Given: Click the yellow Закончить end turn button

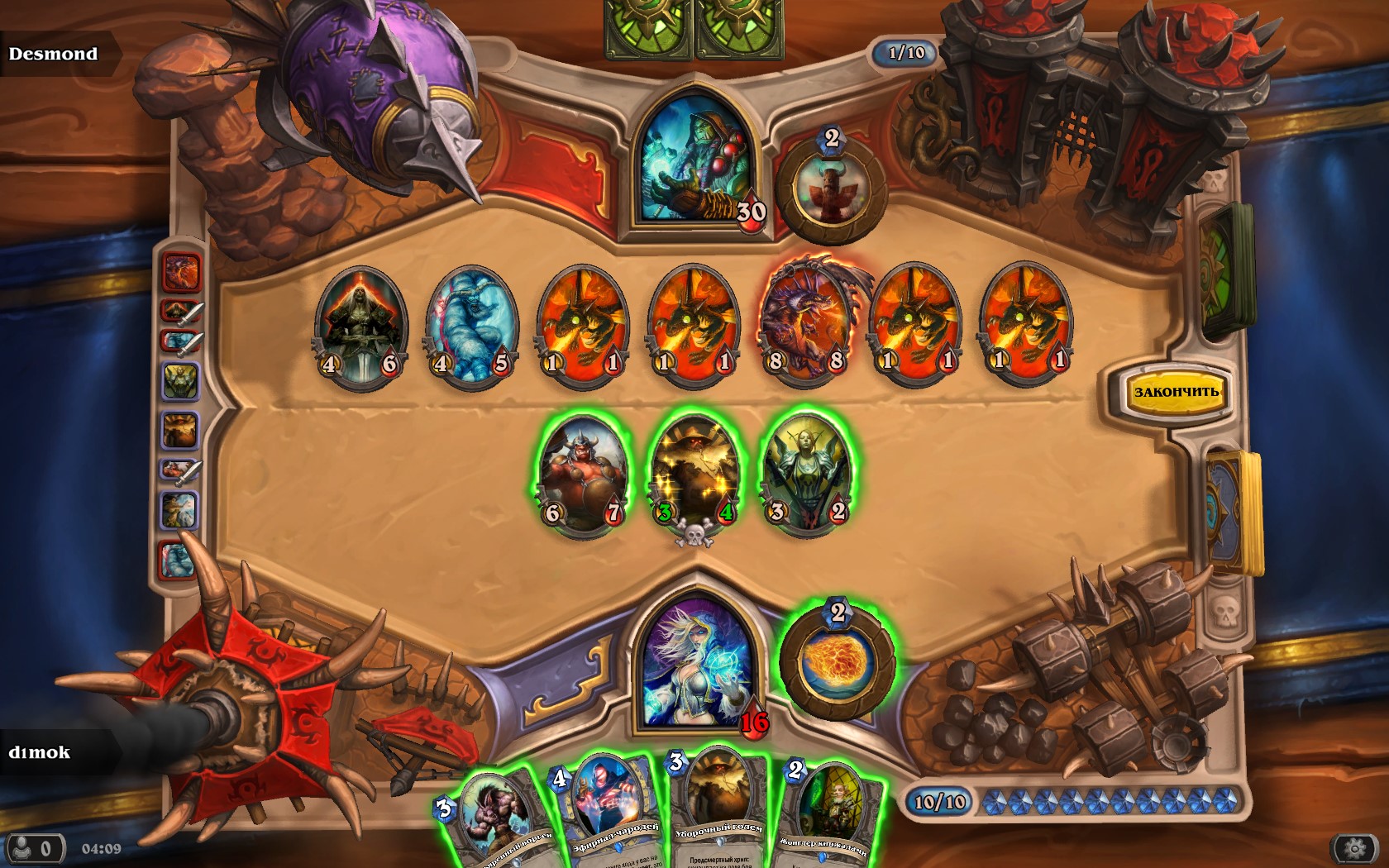Looking at the screenshot, I should pos(1176,392).
